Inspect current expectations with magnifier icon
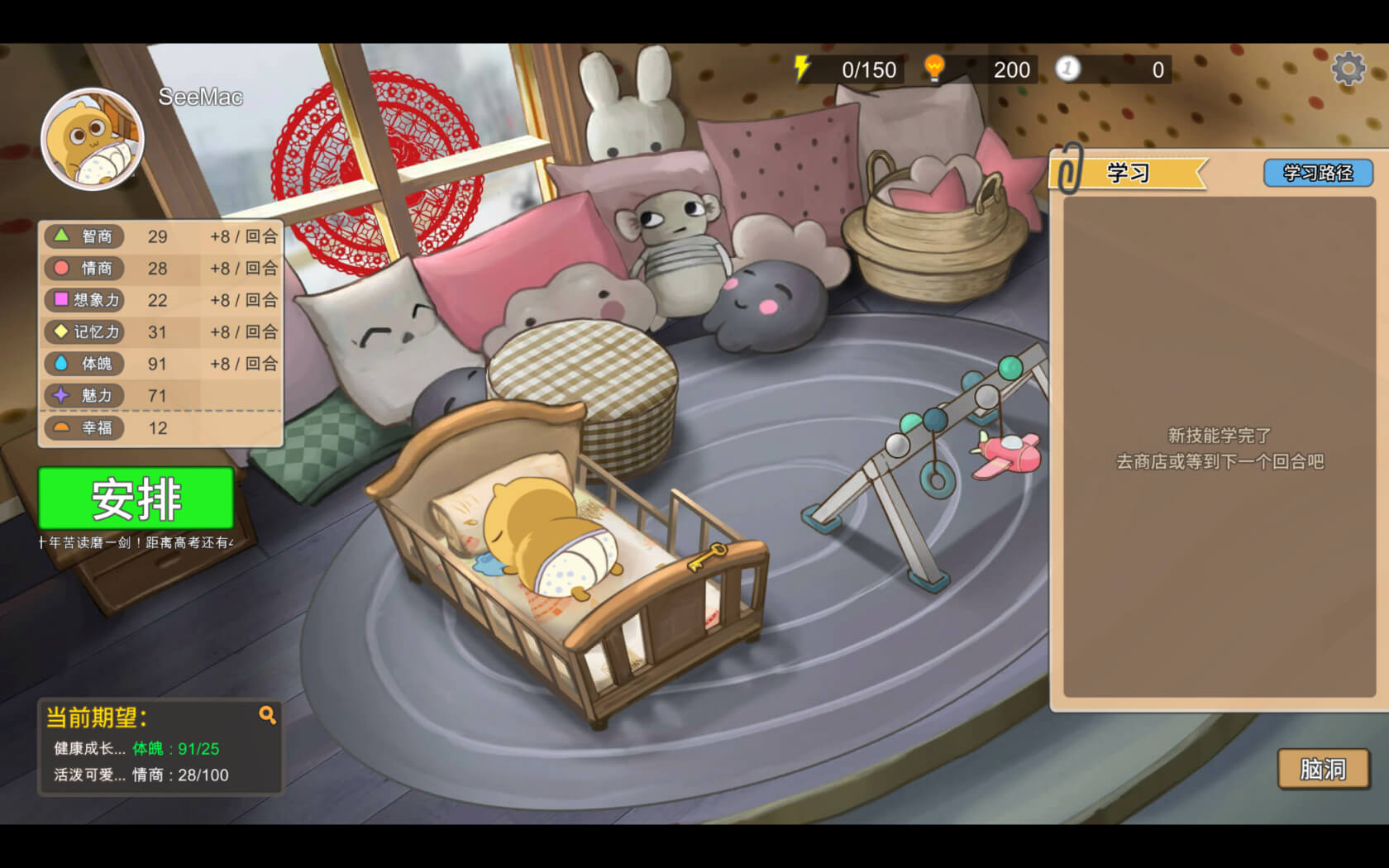The width and height of the screenshot is (1389, 868). point(267,715)
